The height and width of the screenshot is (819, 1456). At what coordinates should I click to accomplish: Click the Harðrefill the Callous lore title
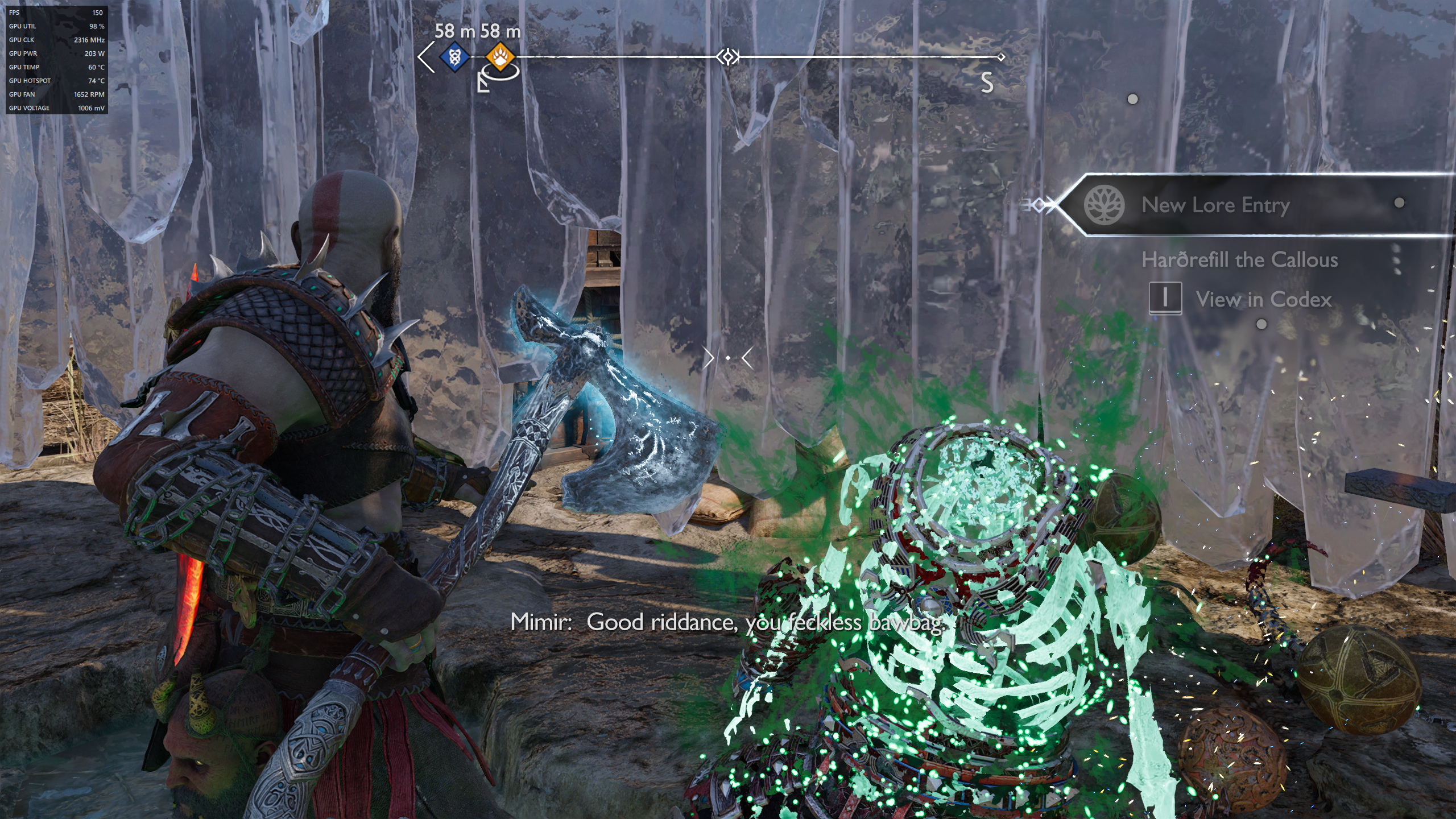coord(1239,260)
